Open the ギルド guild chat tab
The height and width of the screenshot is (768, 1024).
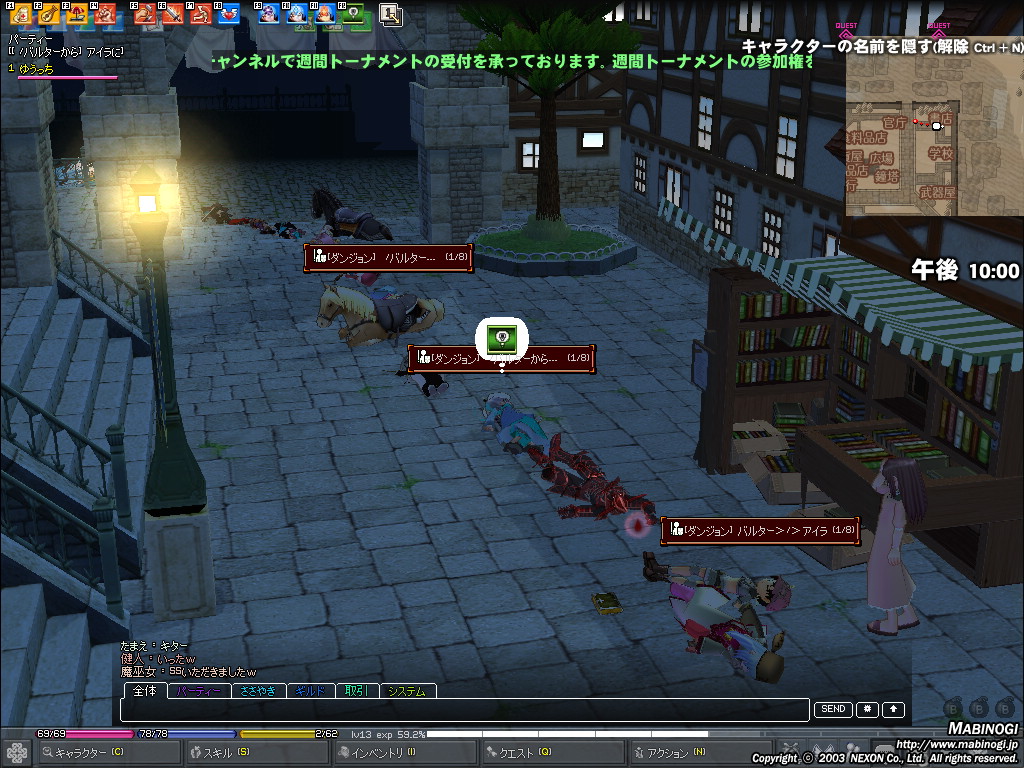(310, 691)
